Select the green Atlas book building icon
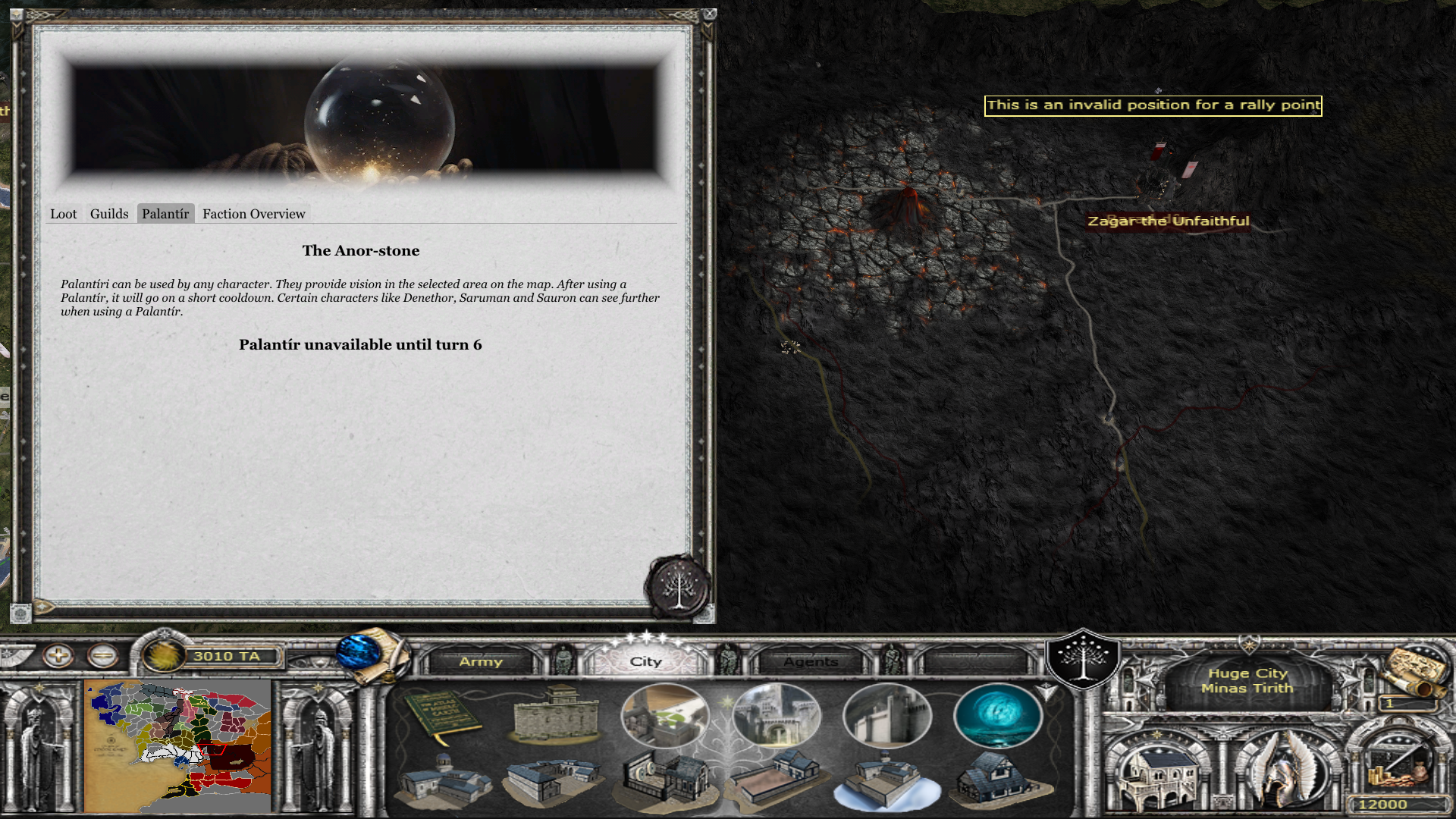The image size is (1456, 819). [442, 715]
